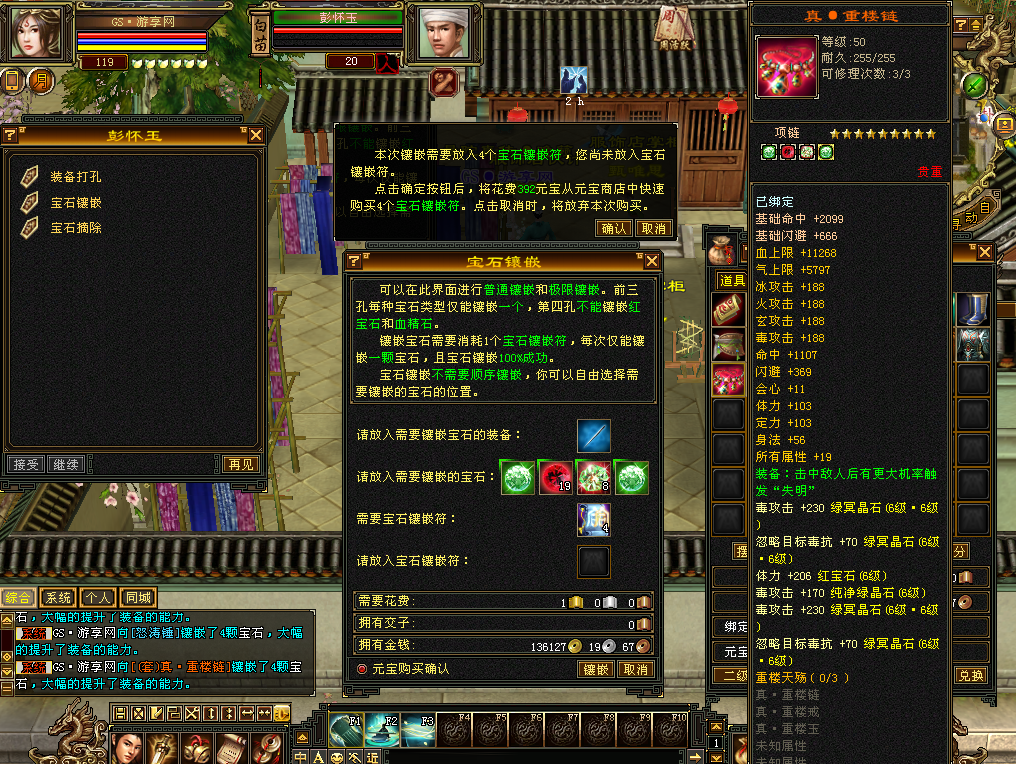Choose the 装备打孔 dialogue option

click(75, 177)
